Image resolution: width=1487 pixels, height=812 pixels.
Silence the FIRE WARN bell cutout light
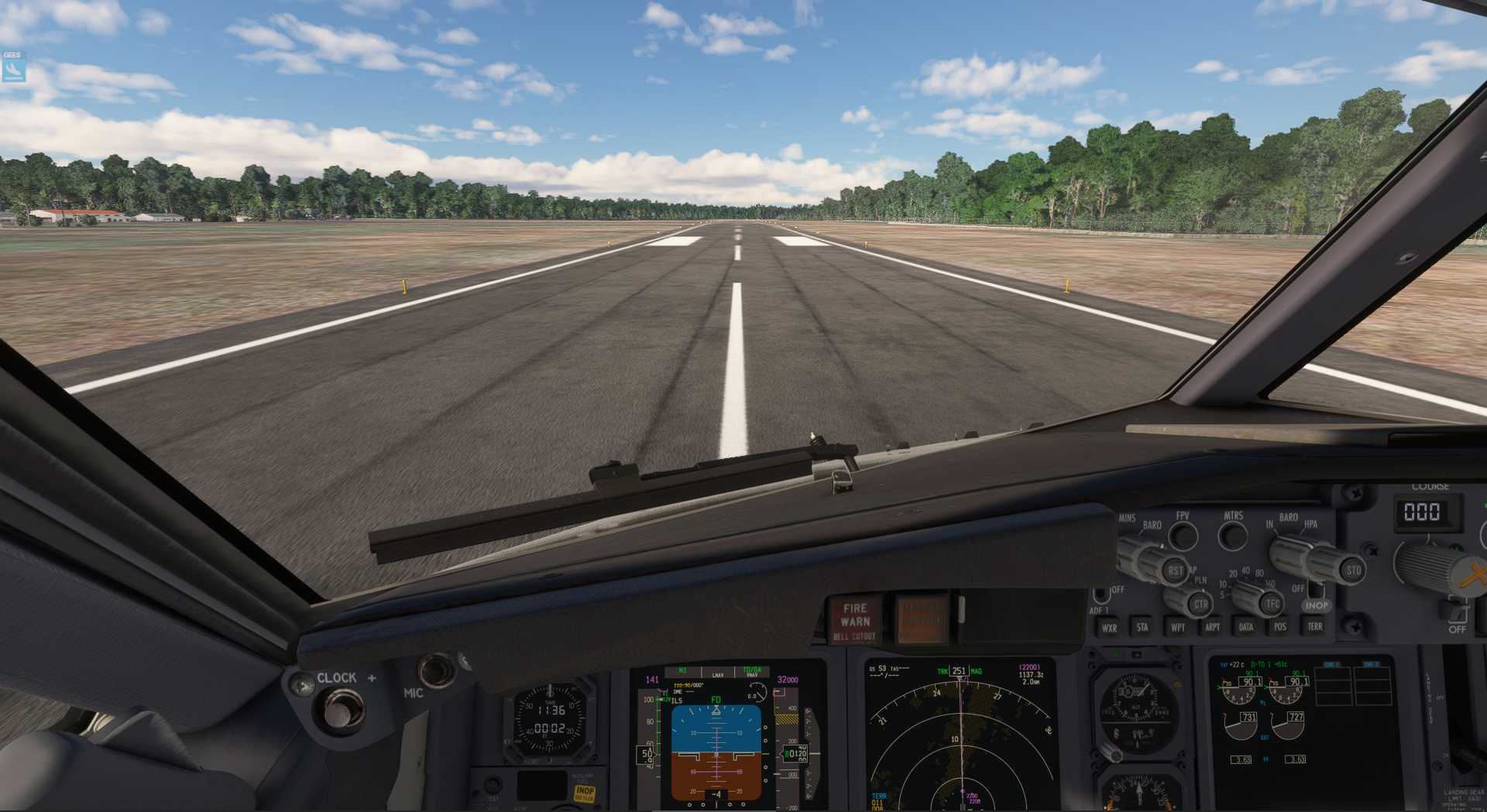tap(855, 621)
